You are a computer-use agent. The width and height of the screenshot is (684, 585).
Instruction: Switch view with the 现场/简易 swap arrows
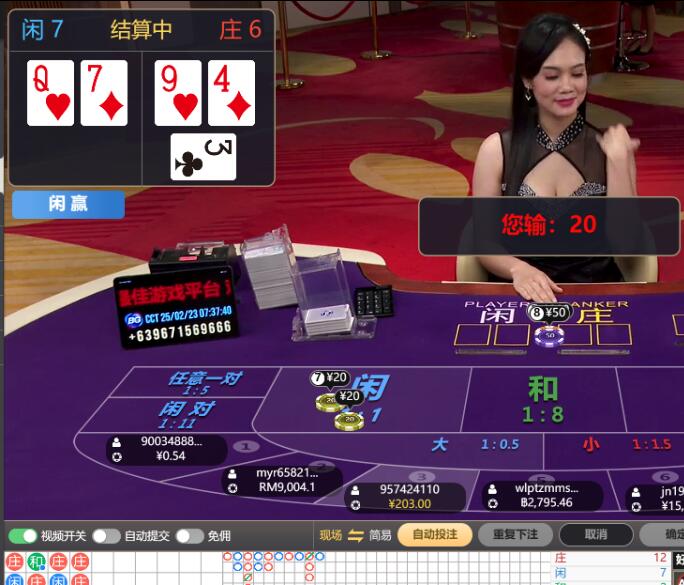tap(356, 535)
